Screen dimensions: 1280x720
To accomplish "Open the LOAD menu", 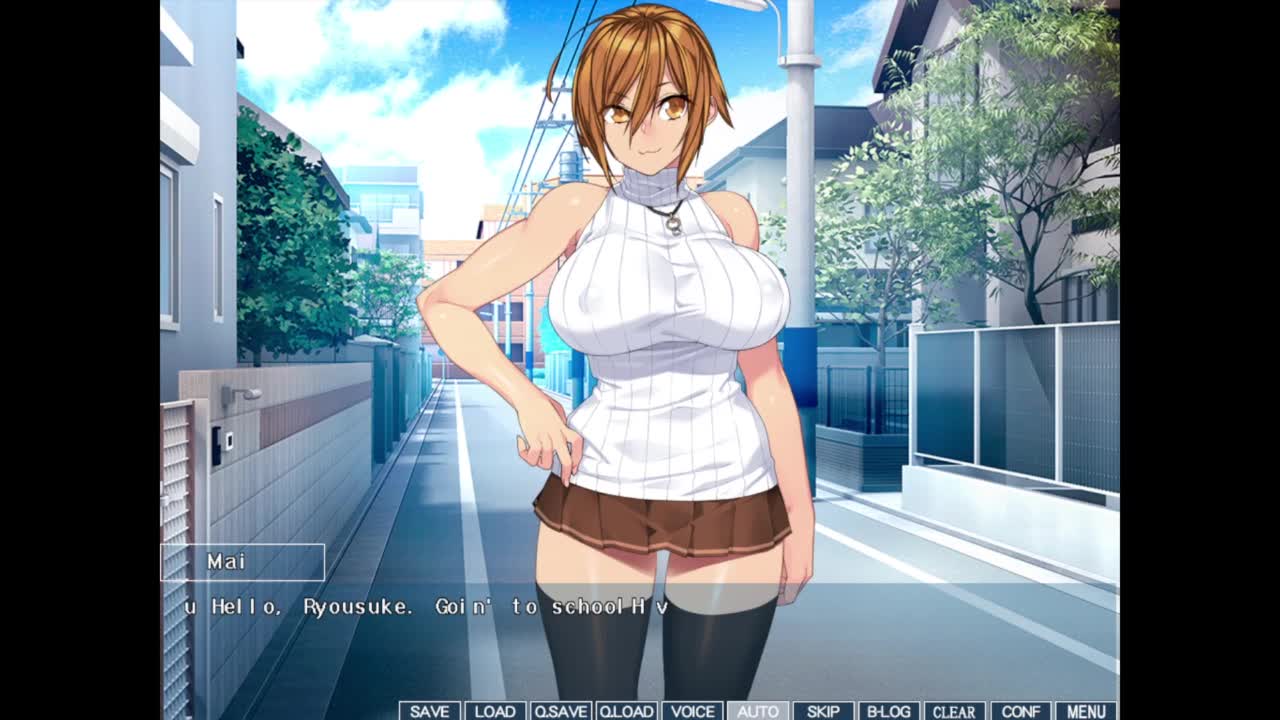I will [x=495, y=711].
